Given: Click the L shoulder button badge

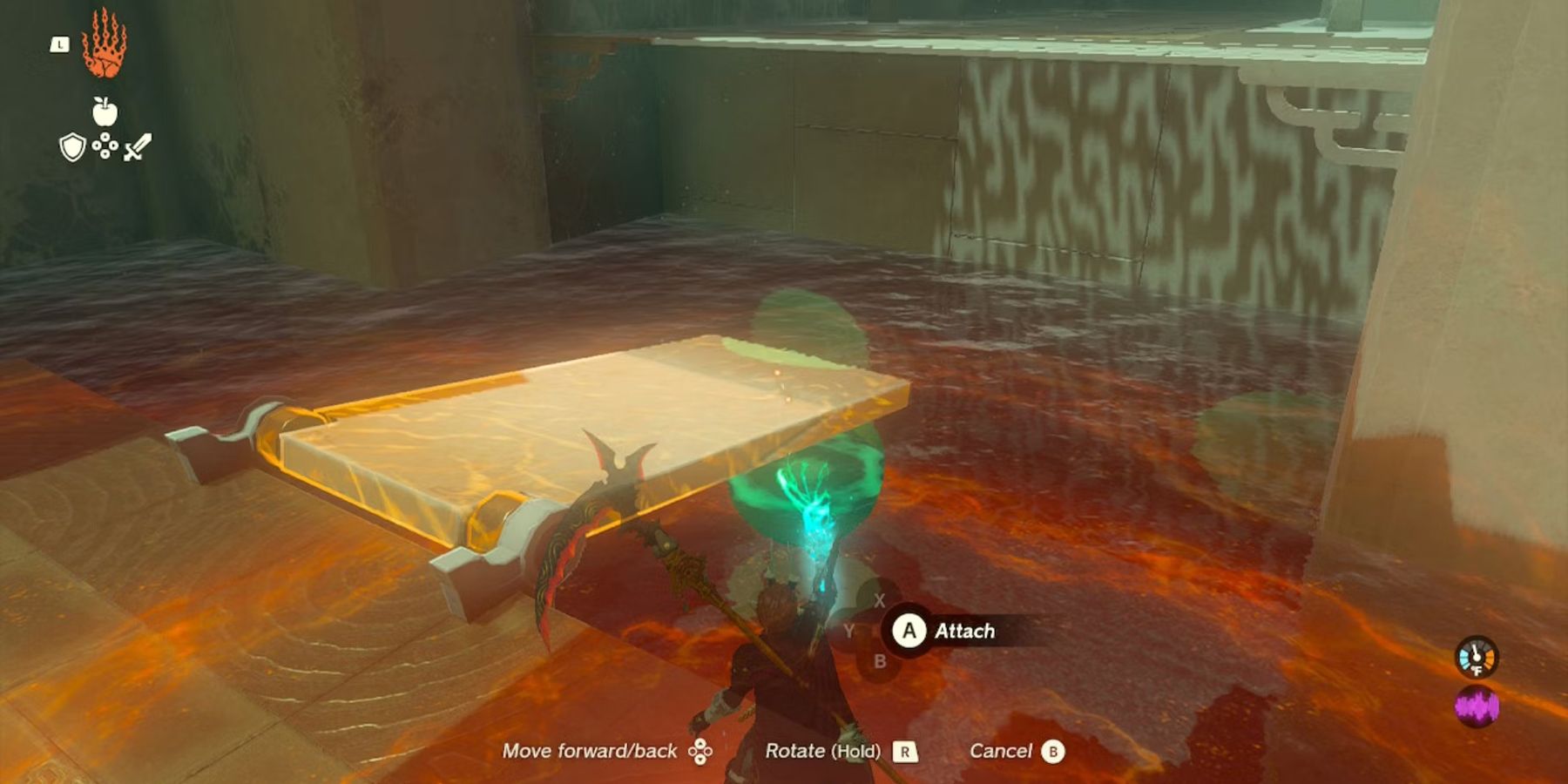Looking at the screenshot, I should [x=59, y=44].
